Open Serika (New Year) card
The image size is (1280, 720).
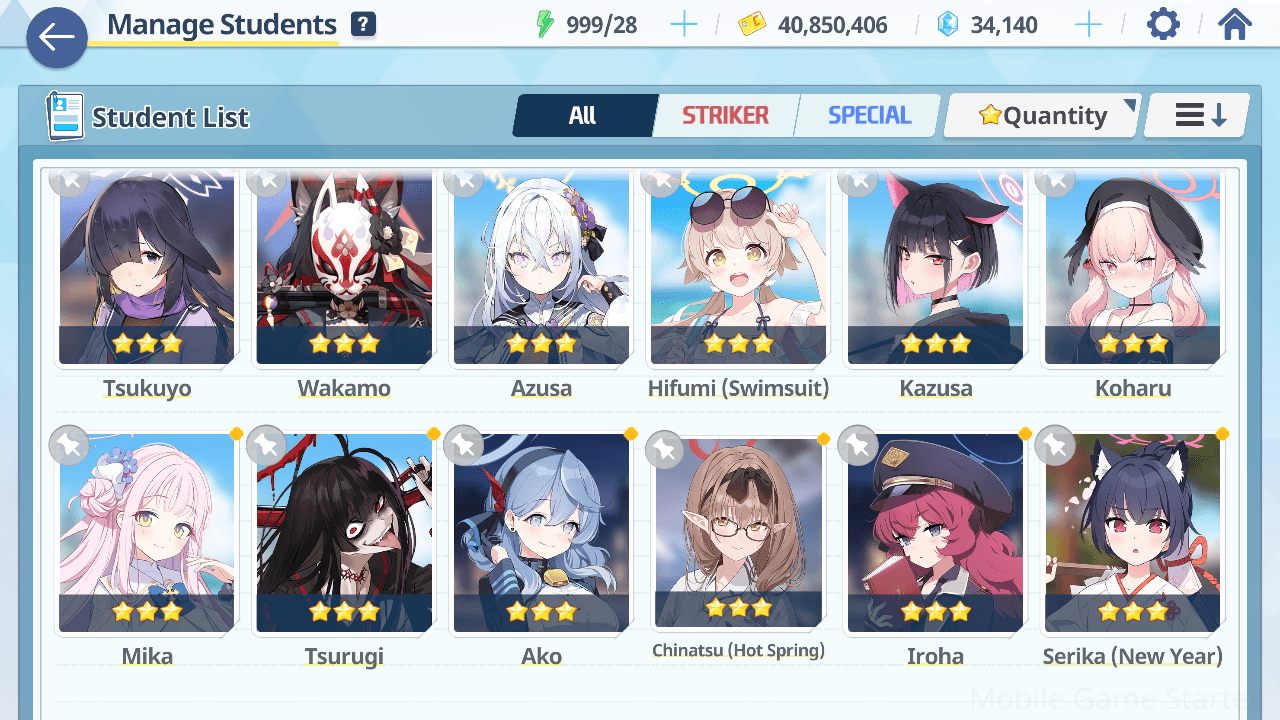coord(1132,535)
